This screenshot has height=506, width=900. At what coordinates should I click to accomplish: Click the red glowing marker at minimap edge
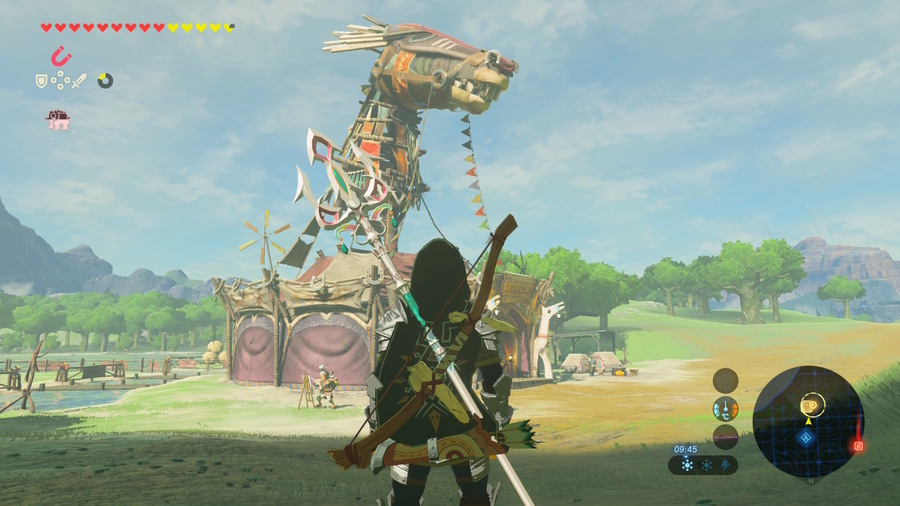point(857,445)
